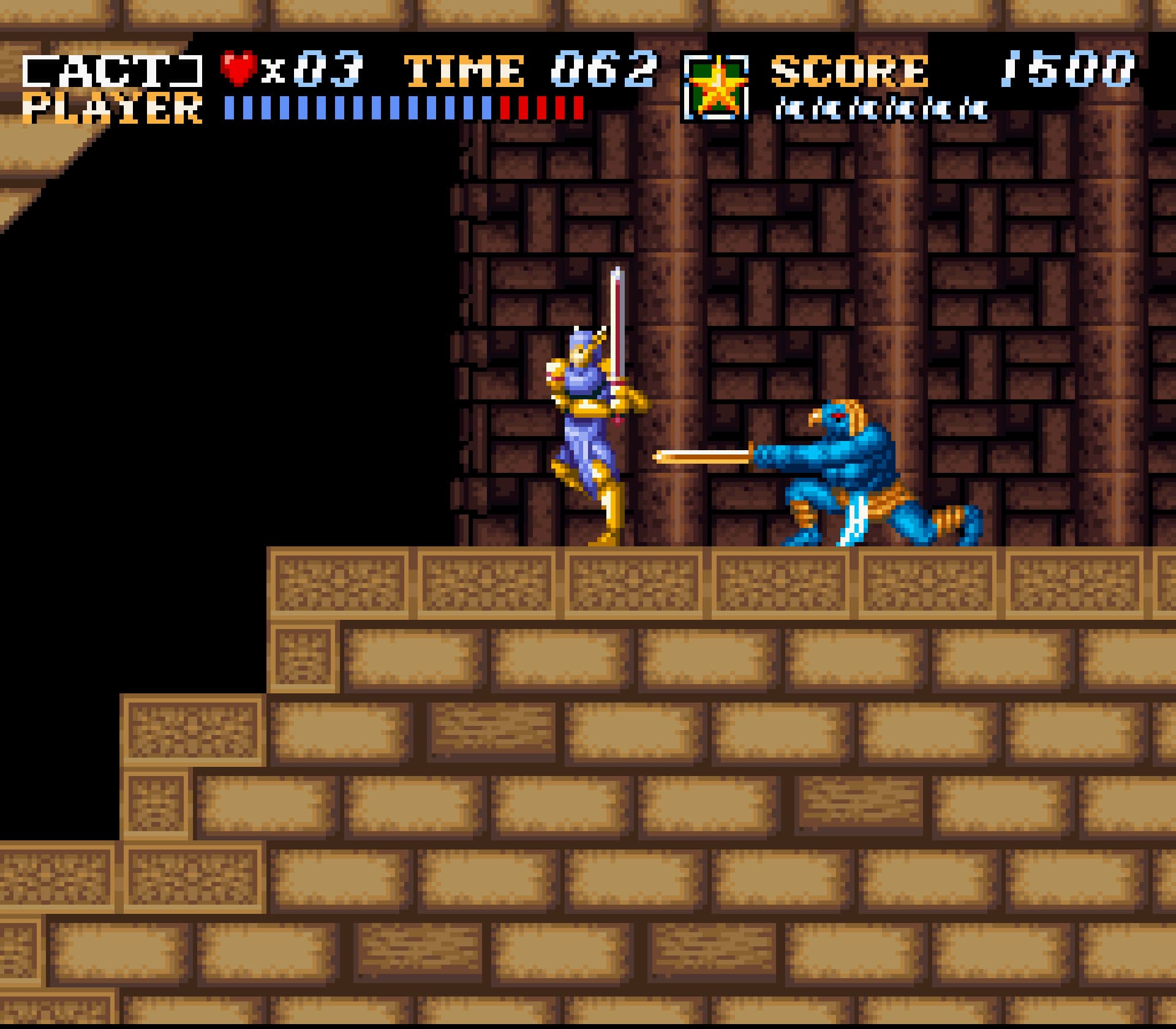This screenshot has height=1029, width=1176.
Task: Click the SCORE heading text
Action: coord(851,69)
